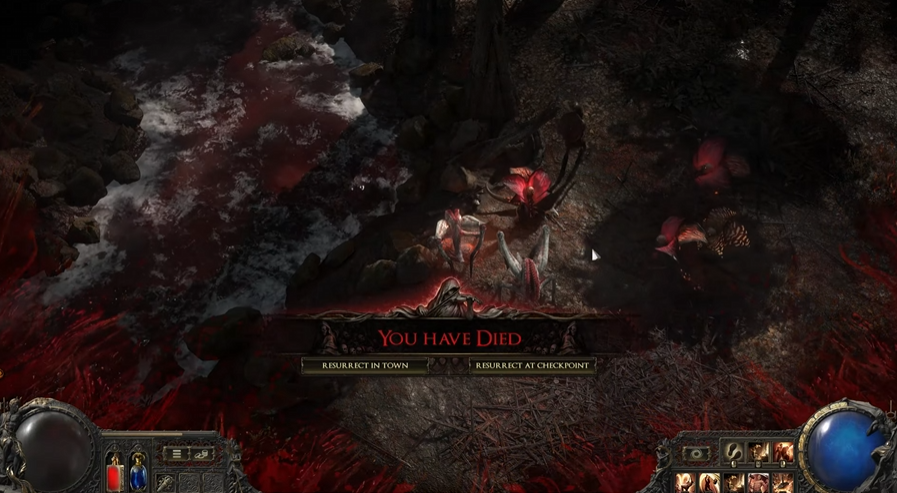Toggle the eye icon button
897x493 pixels.
[694, 453]
